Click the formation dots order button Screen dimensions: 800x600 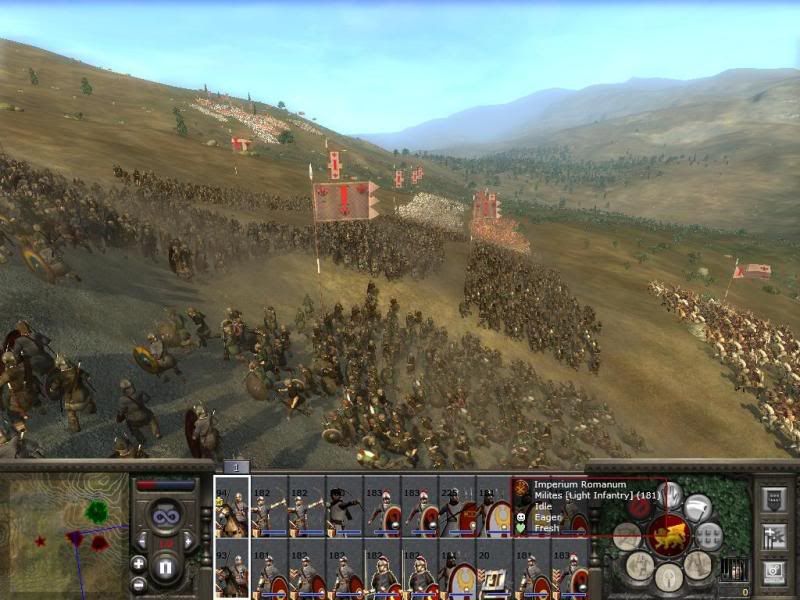[x=708, y=537]
